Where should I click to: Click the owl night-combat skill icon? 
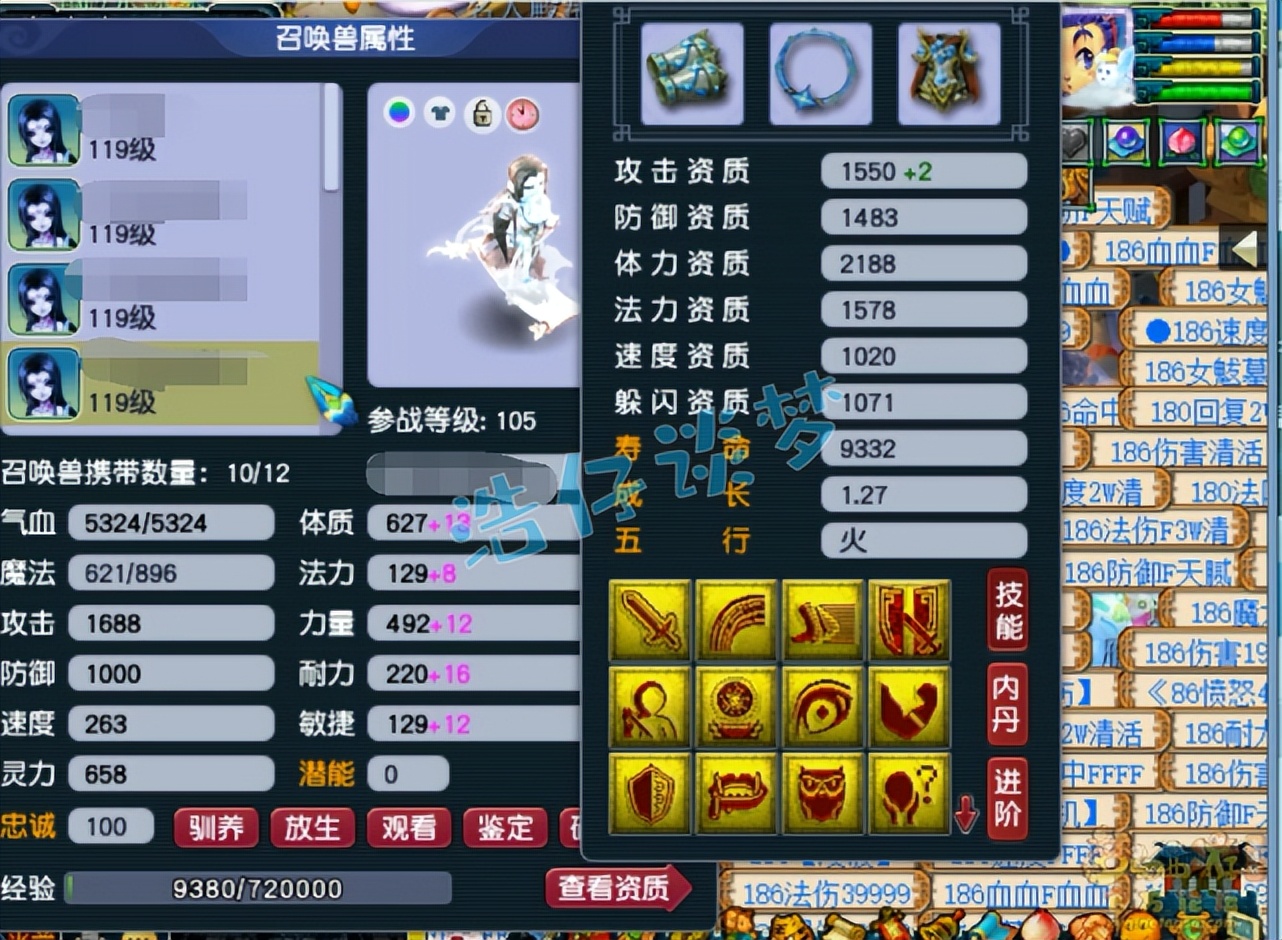[823, 789]
